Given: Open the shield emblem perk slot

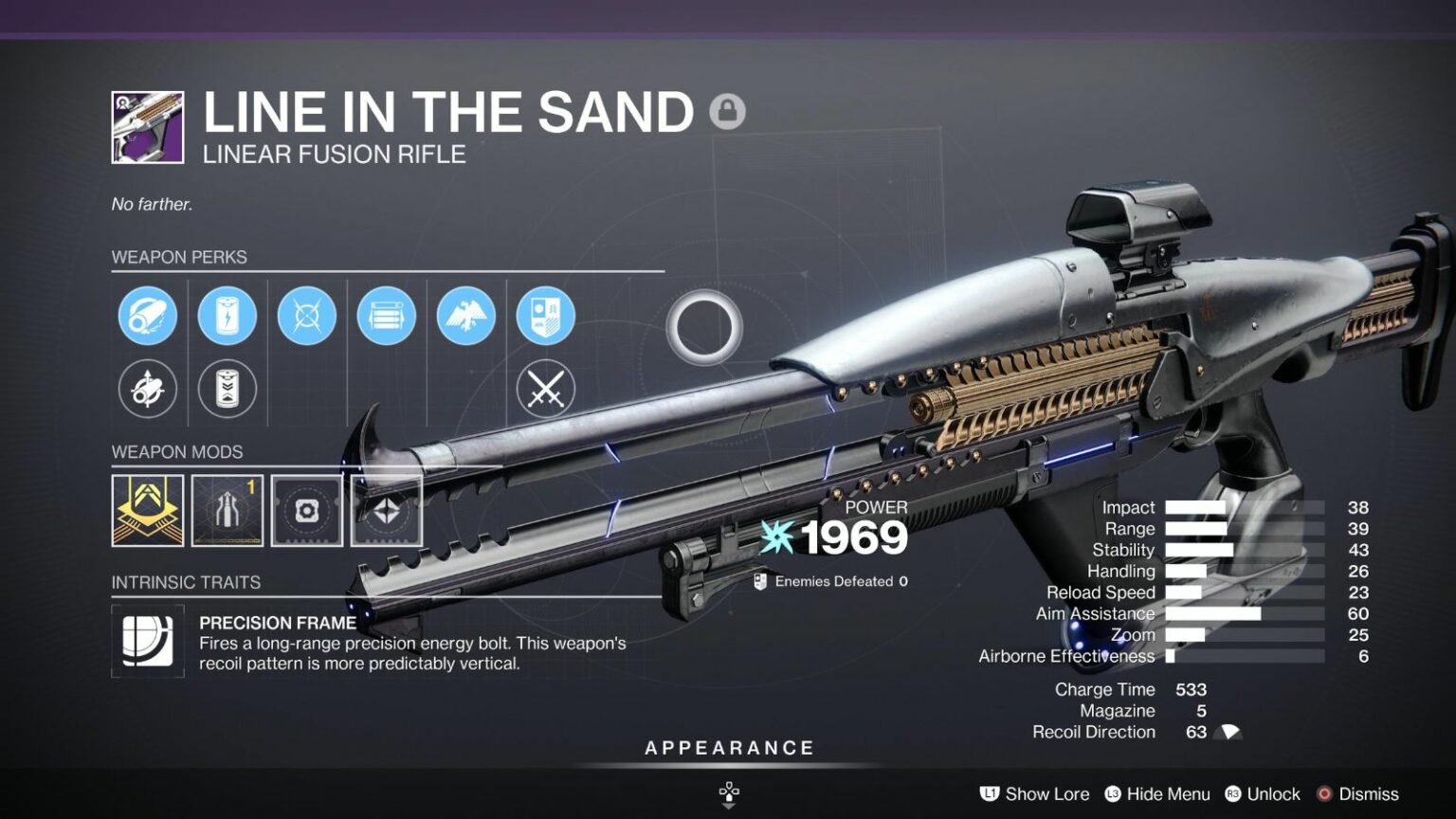Looking at the screenshot, I should pos(545,317).
